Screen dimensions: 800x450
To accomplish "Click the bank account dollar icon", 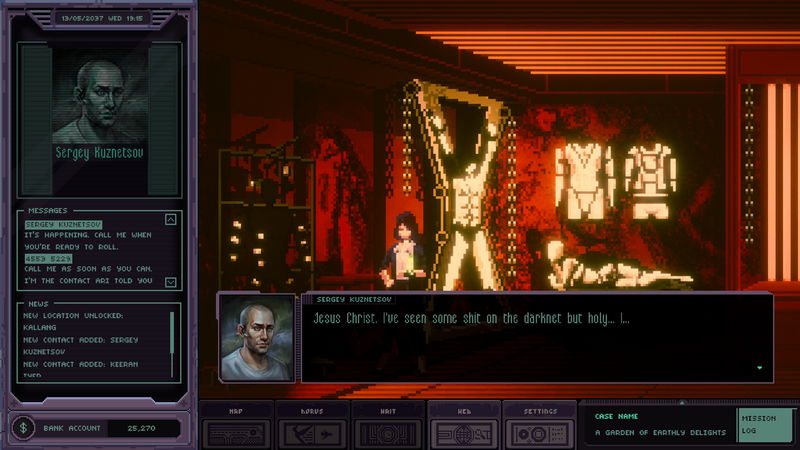I will point(23,428).
